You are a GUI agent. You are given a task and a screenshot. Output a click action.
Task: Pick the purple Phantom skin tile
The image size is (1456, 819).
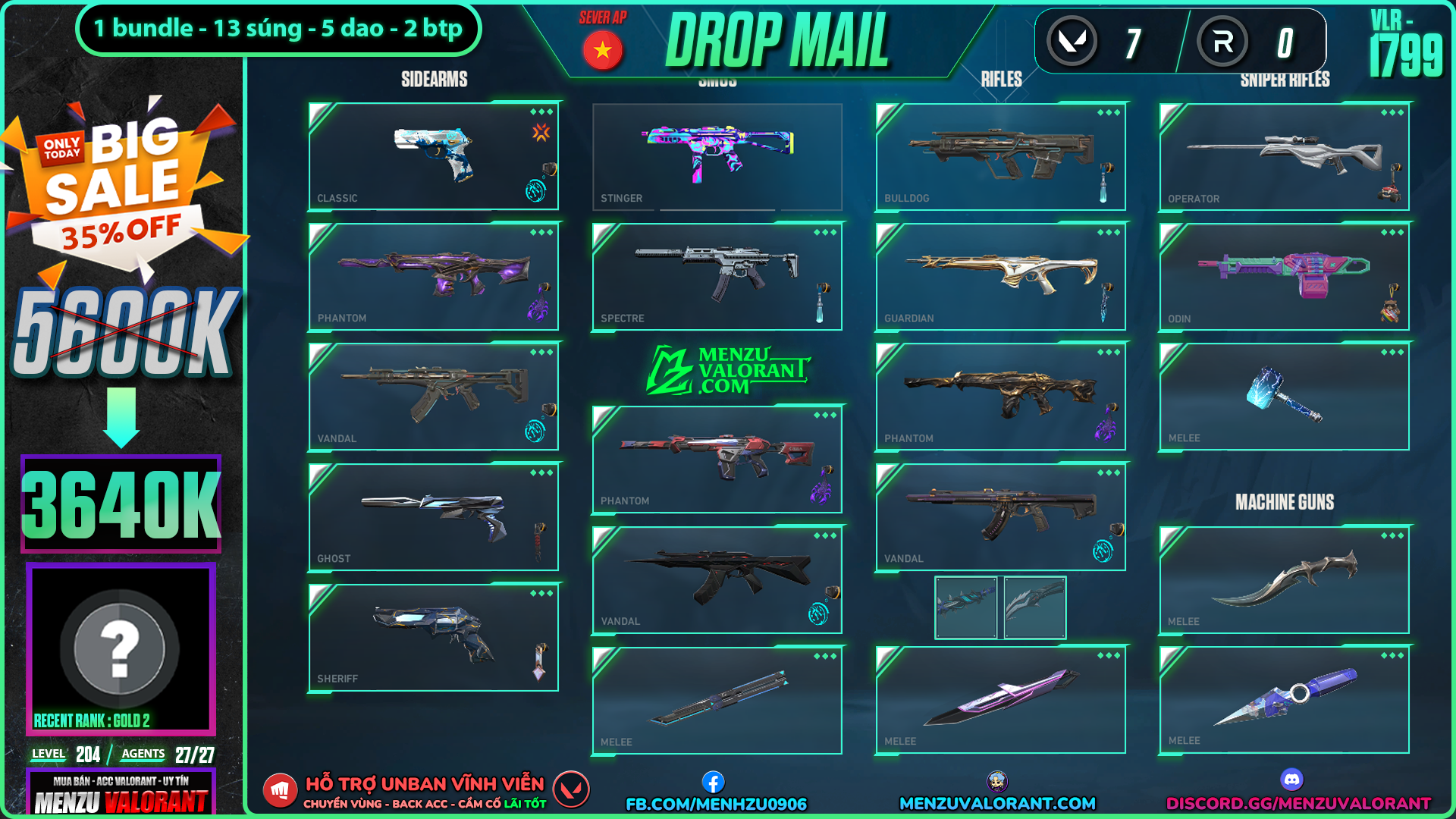point(433,277)
